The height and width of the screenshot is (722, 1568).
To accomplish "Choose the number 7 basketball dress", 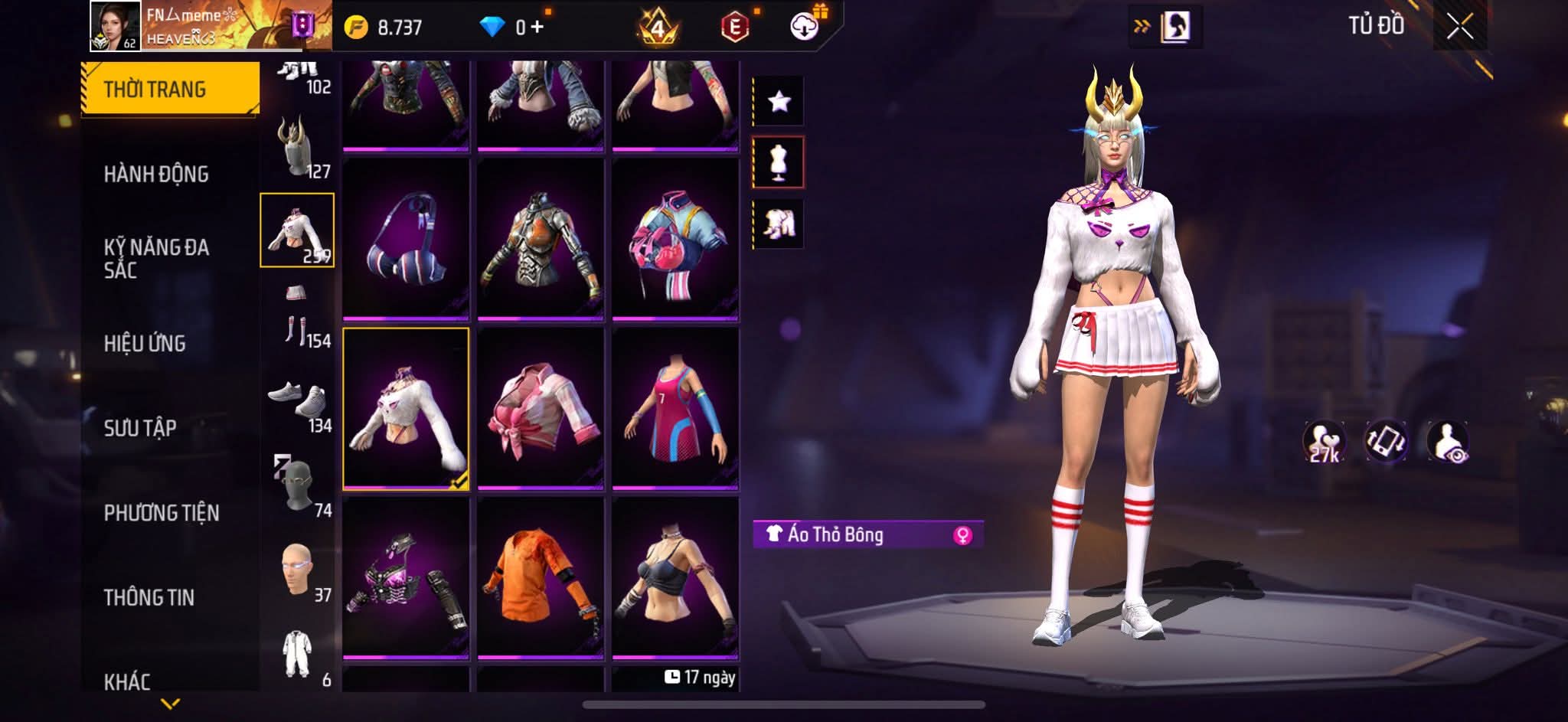I will (x=675, y=408).
